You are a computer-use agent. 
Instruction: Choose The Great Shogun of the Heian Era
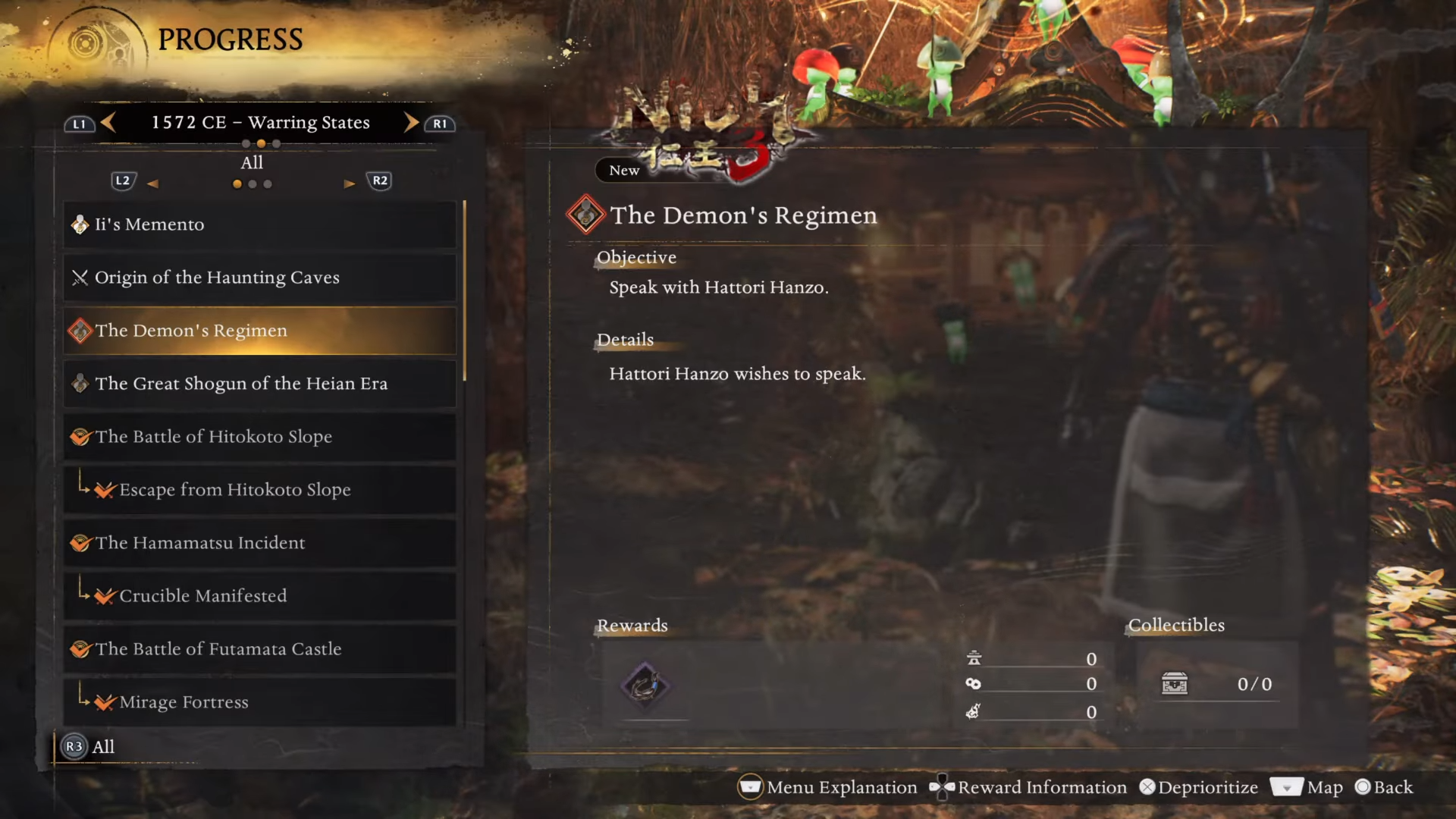(259, 384)
